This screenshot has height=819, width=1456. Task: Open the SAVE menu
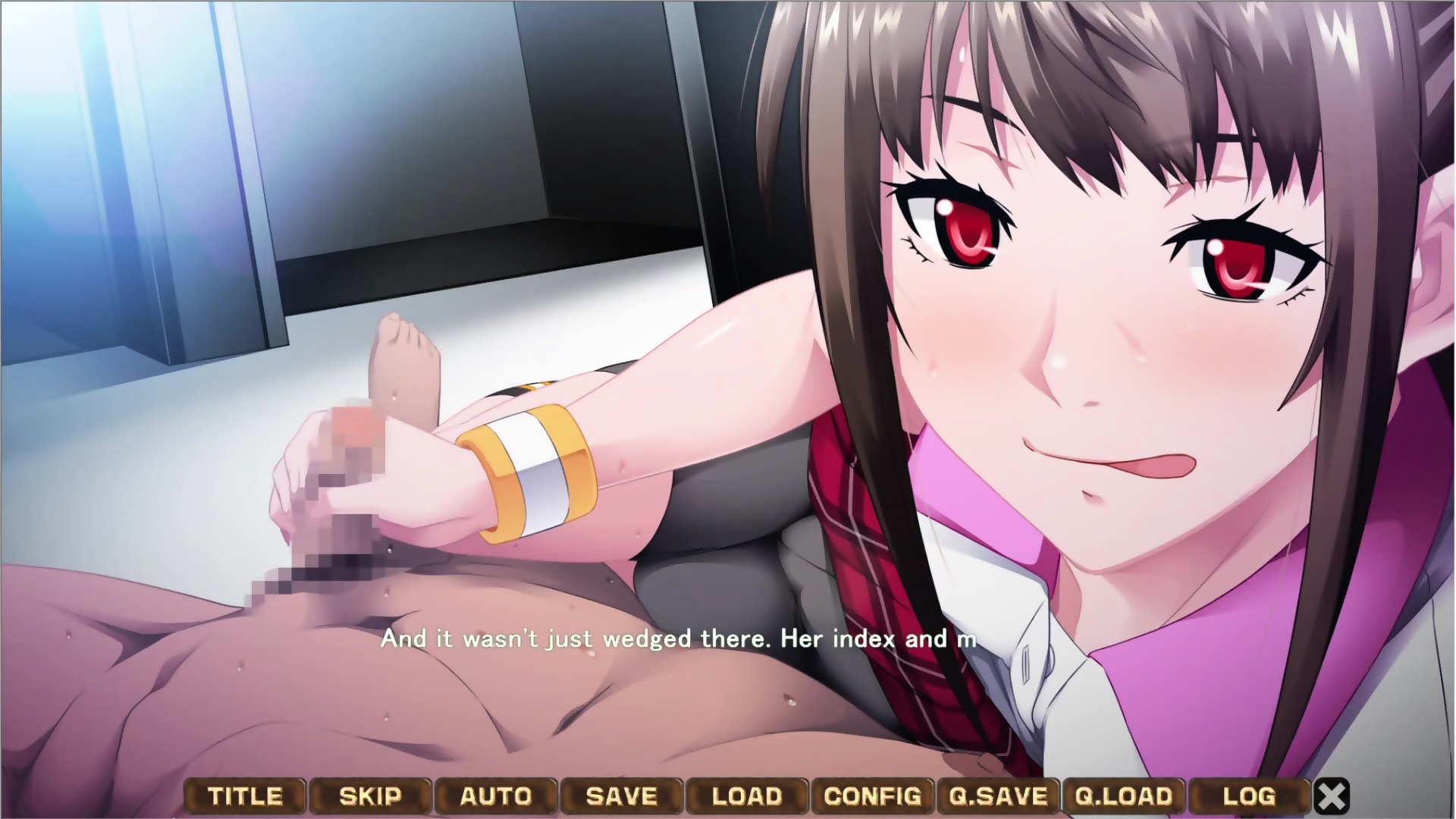pos(622,796)
